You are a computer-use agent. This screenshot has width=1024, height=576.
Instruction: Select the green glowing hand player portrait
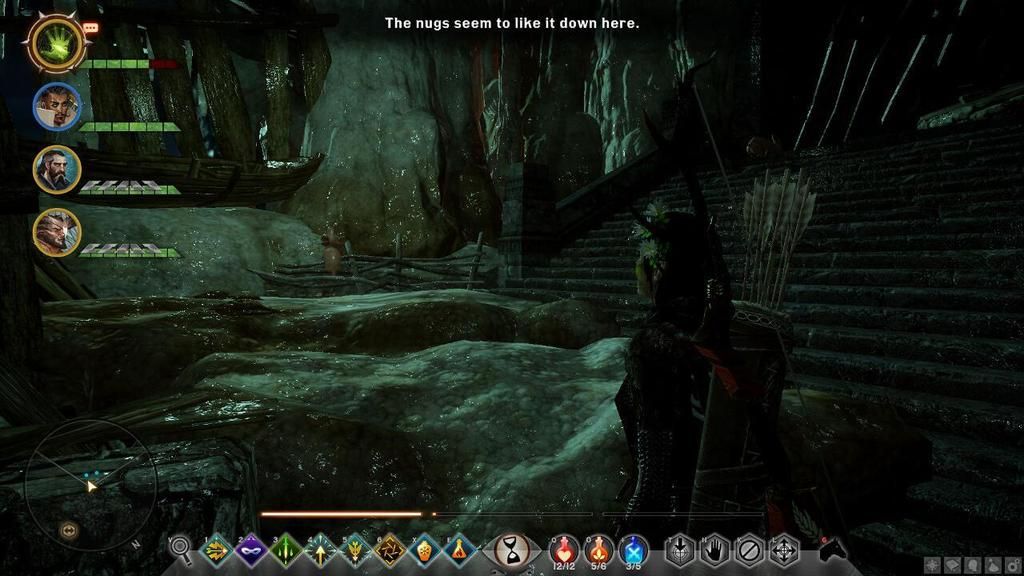coord(56,42)
